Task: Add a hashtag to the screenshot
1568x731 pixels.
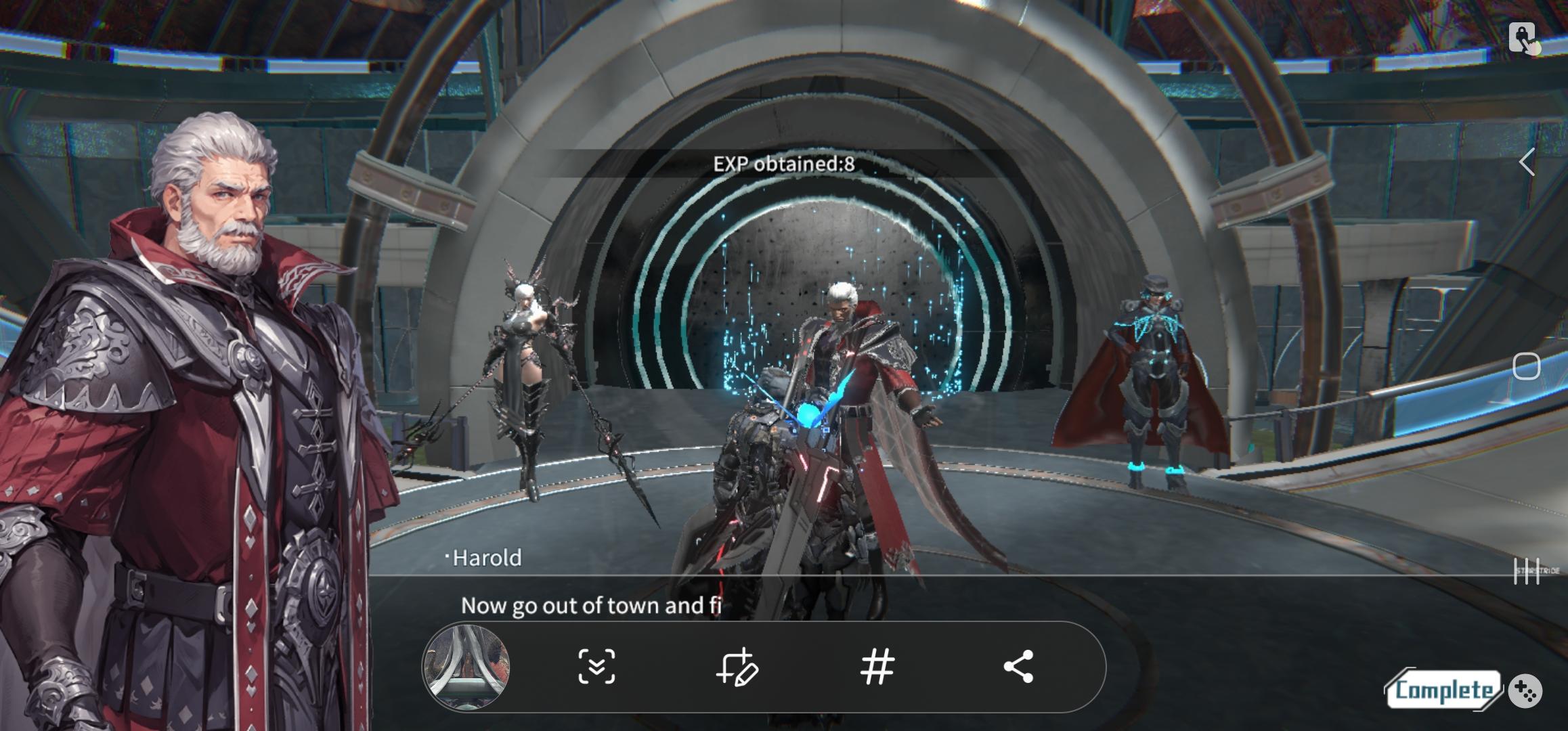Action: click(x=877, y=667)
